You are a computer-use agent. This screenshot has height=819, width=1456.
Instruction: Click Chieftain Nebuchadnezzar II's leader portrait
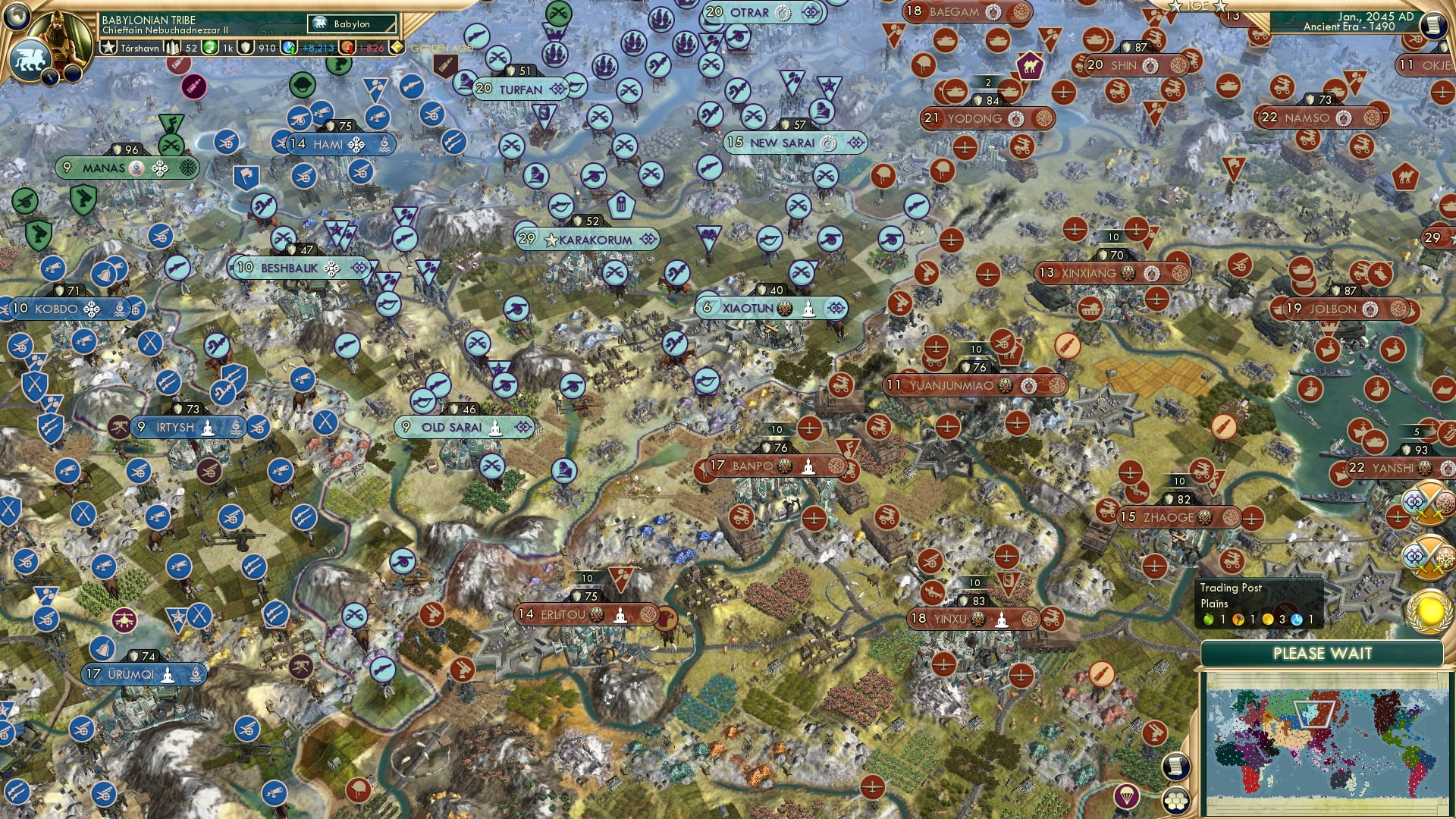[59, 32]
